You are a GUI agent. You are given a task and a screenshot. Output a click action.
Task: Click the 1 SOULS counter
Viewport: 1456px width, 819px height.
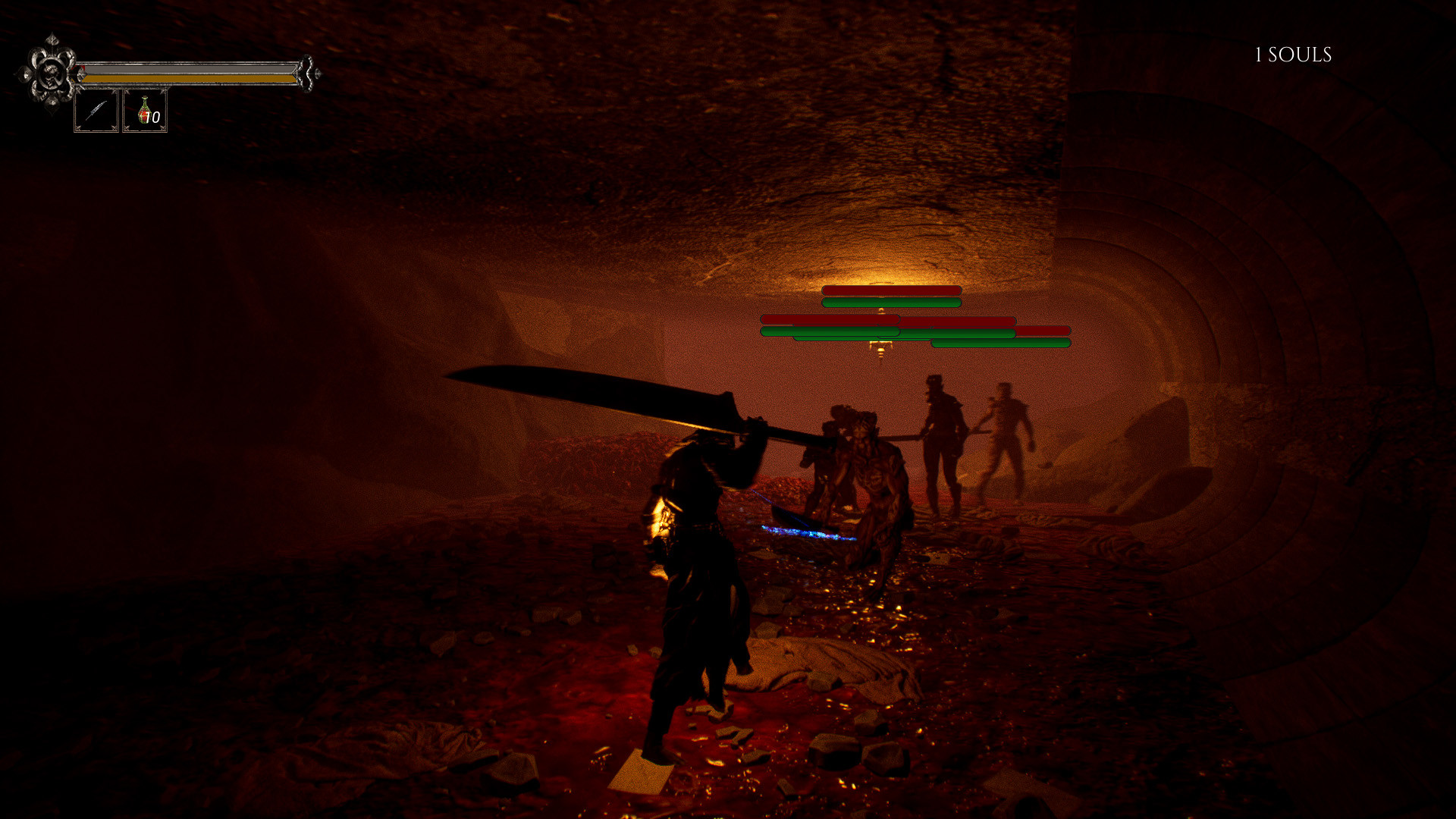1291,55
